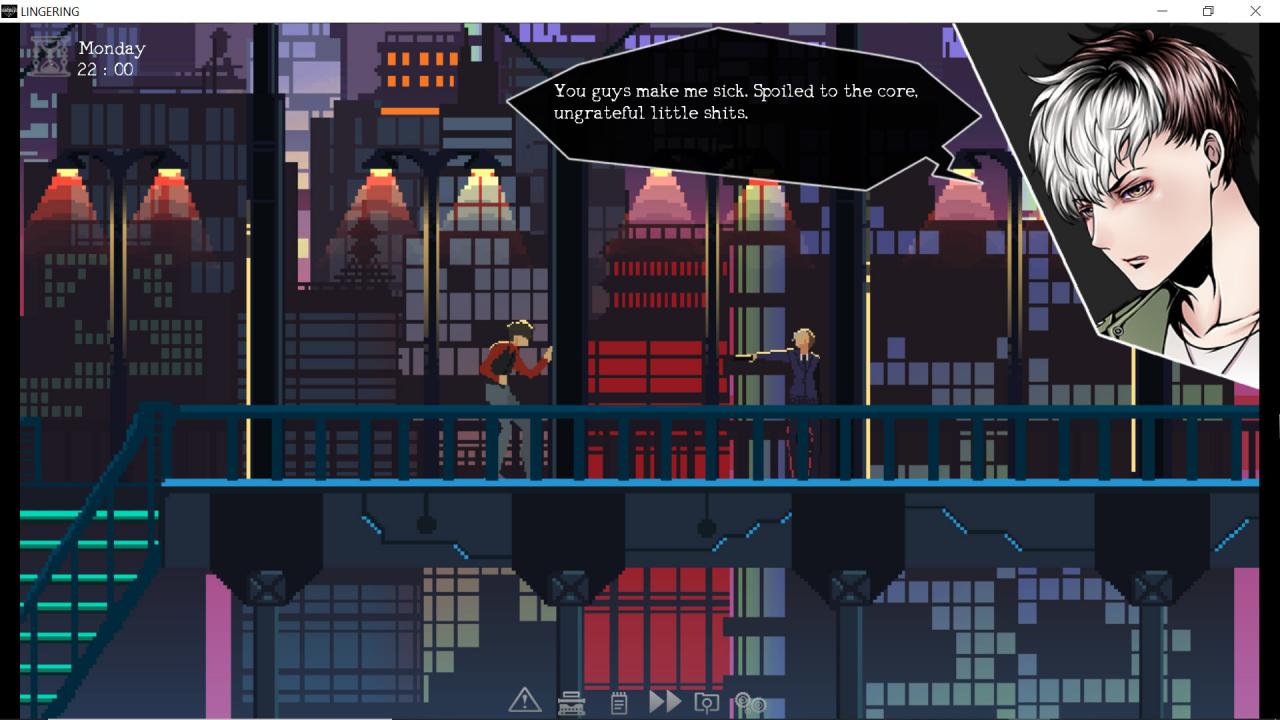This screenshot has height=720, width=1280.
Task: Open the folder with magnifier icon
Action: 707,703
